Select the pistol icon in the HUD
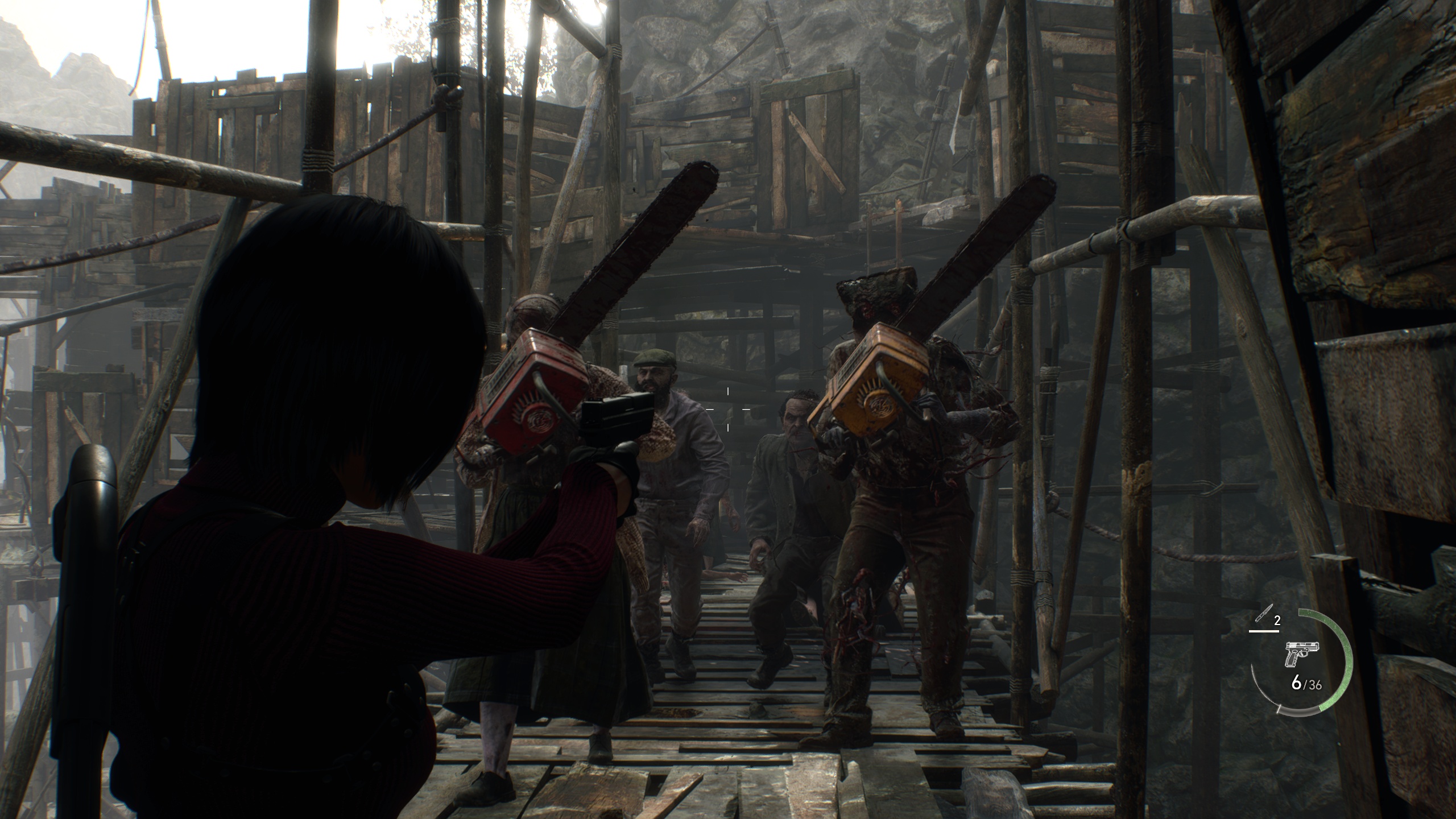 pyautogui.click(x=1301, y=654)
